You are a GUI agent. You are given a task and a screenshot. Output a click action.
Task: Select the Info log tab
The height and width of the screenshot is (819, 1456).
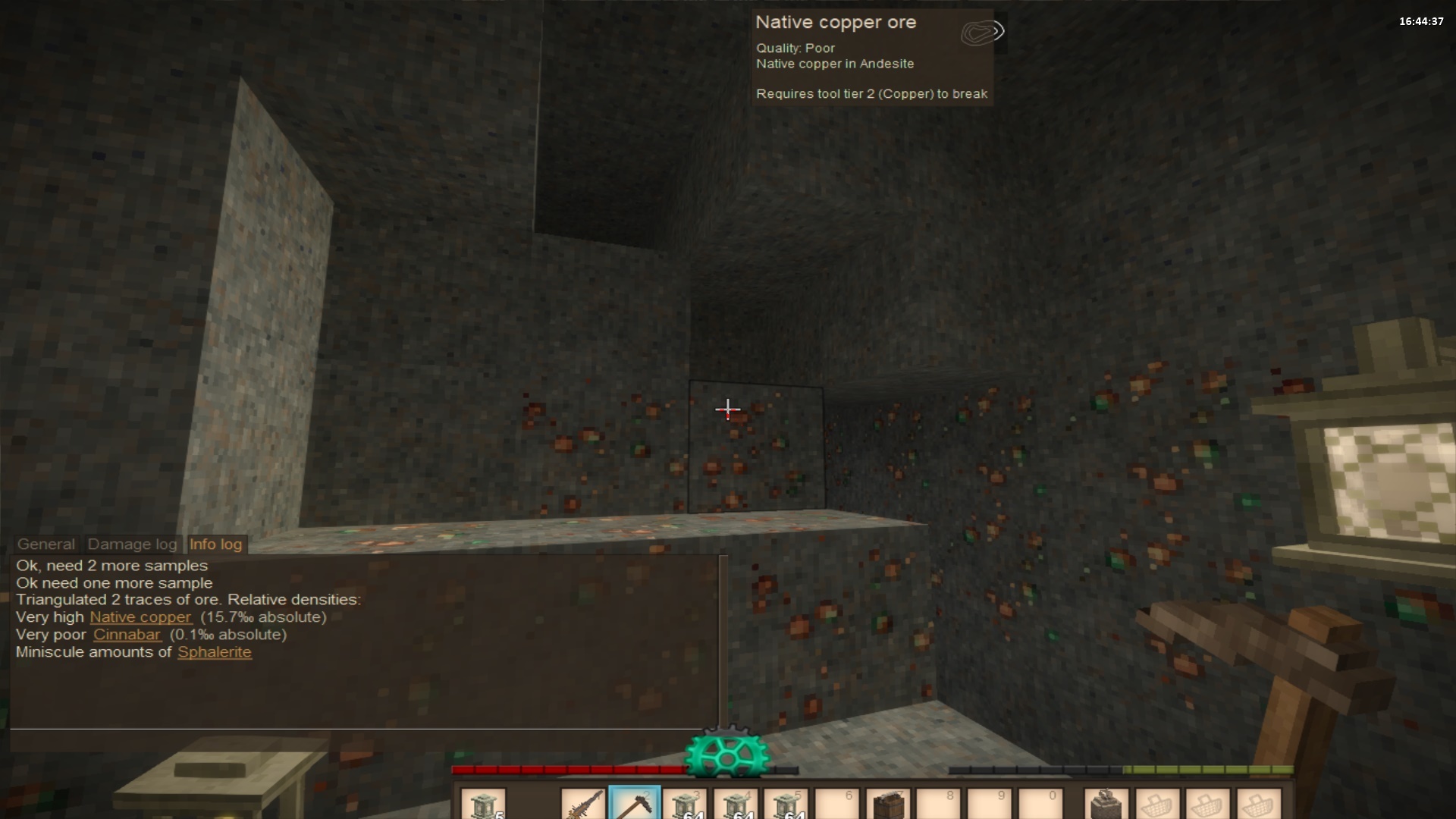pyautogui.click(x=216, y=544)
